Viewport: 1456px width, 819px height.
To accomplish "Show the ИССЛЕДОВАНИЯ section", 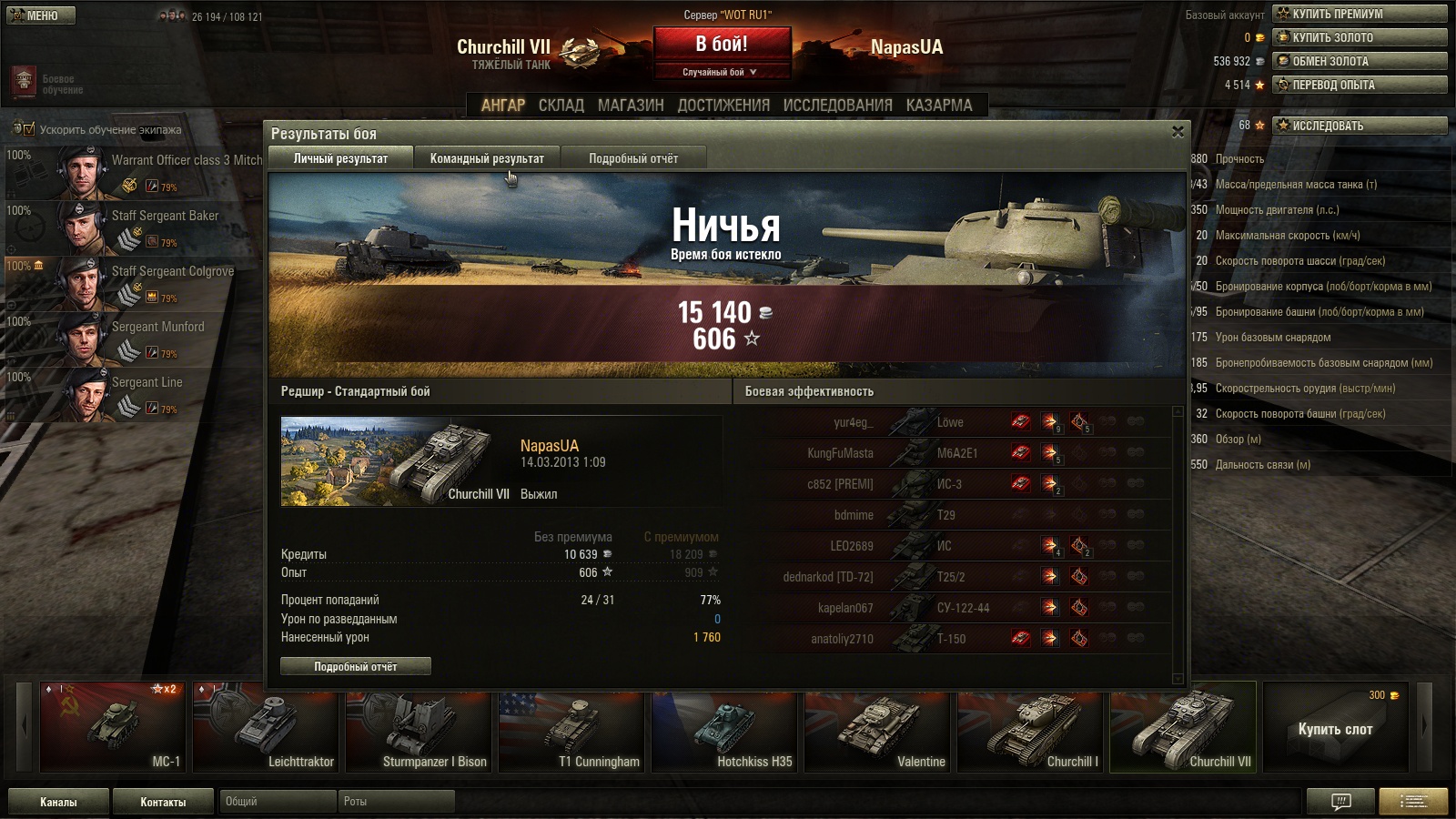I will tap(837, 106).
